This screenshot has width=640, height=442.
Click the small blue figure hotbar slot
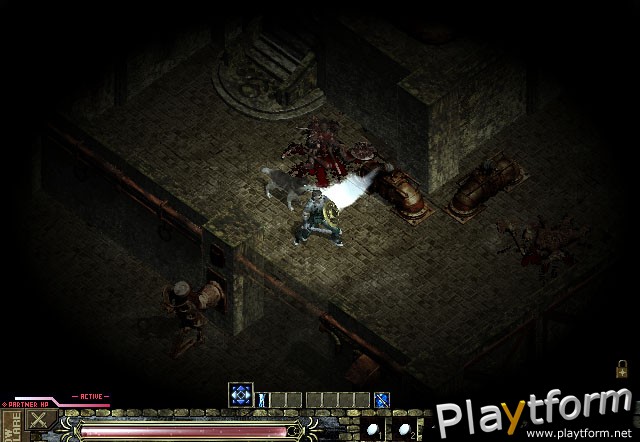click(x=264, y=400)
